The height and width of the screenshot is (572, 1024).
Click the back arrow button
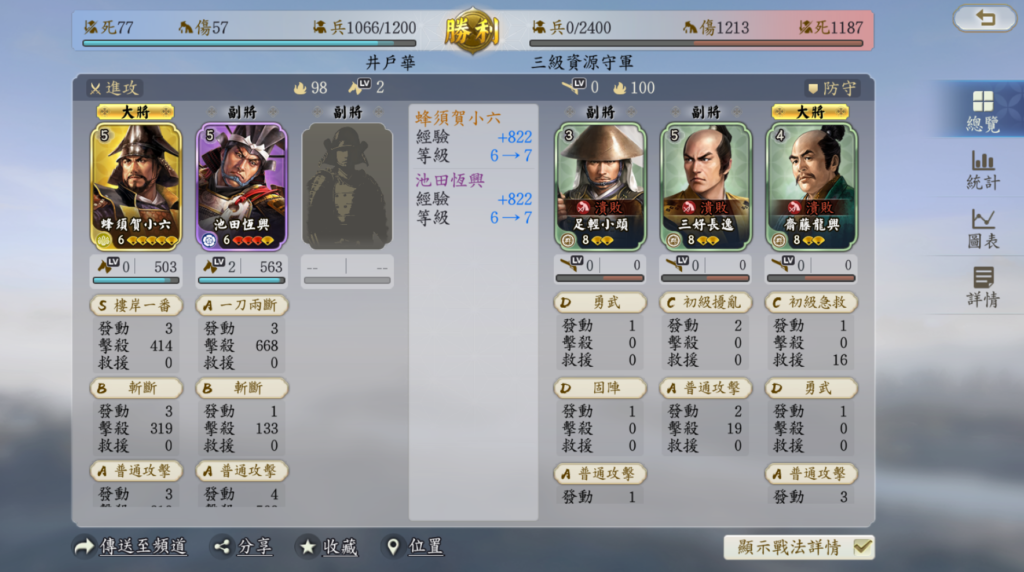click(x=984, y=18)
